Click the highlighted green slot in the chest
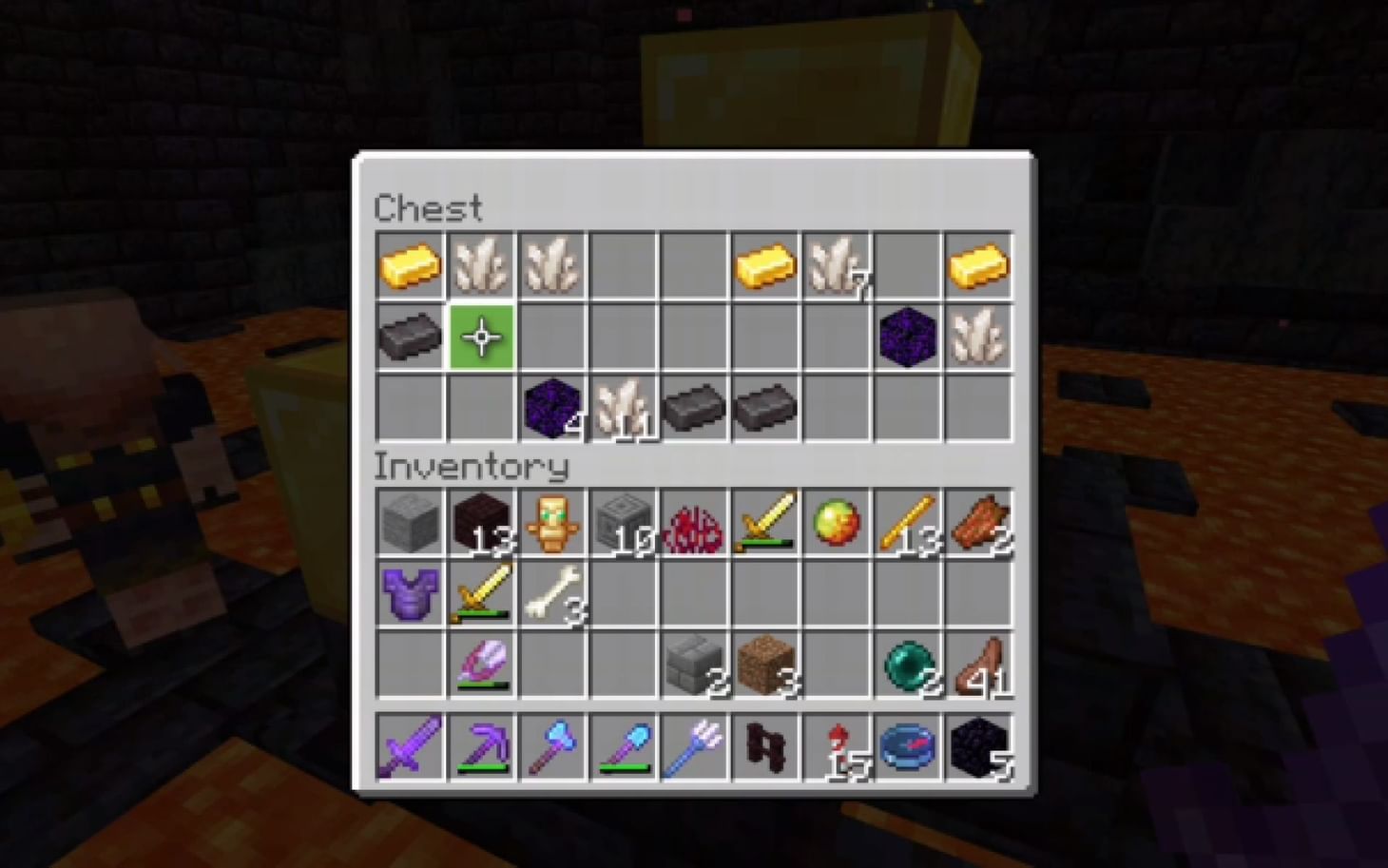Screen dimensions: 1388x868 [482, 338]
